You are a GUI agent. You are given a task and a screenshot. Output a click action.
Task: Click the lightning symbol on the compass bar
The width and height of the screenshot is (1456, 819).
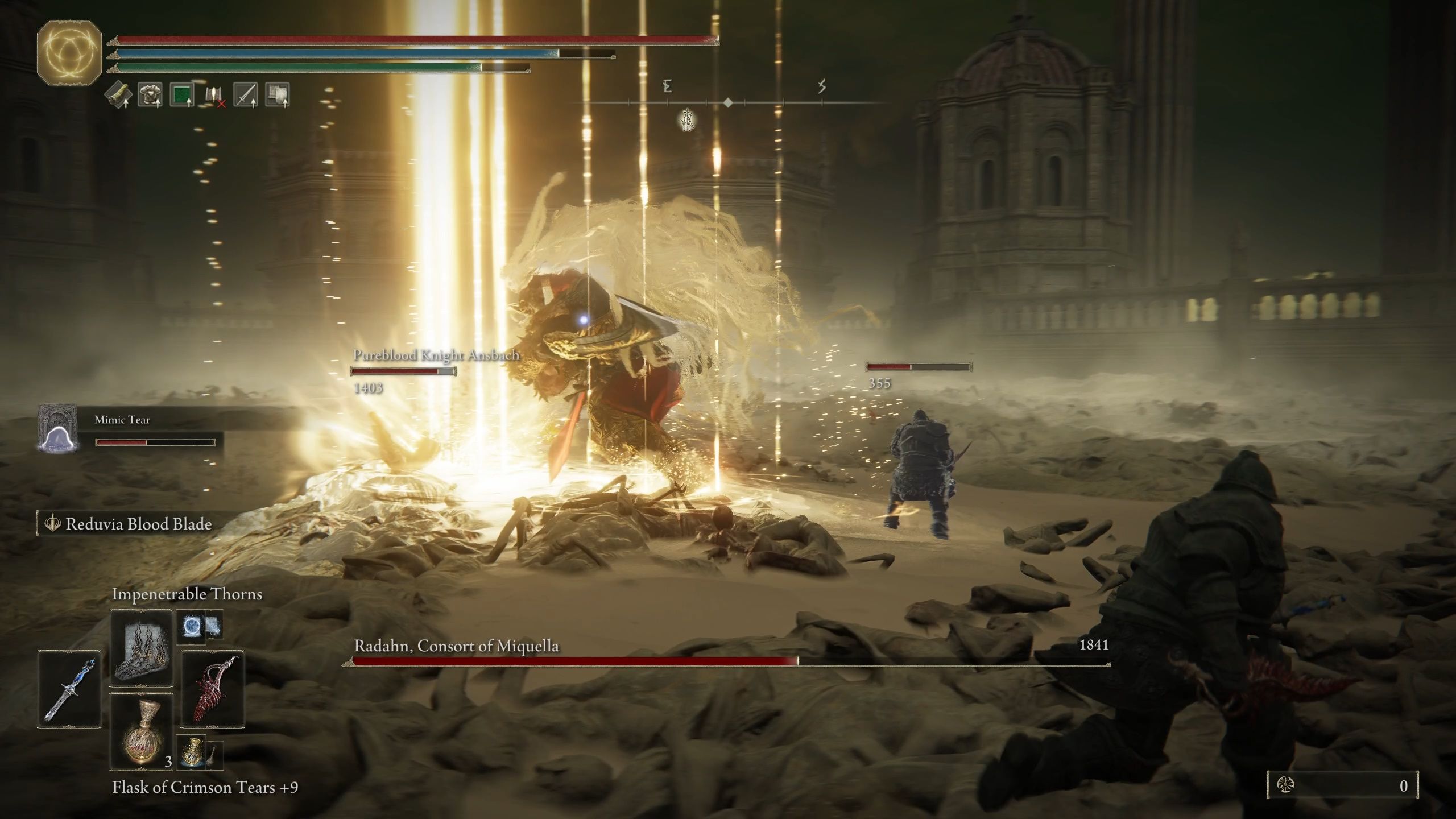tap(821, 86)
